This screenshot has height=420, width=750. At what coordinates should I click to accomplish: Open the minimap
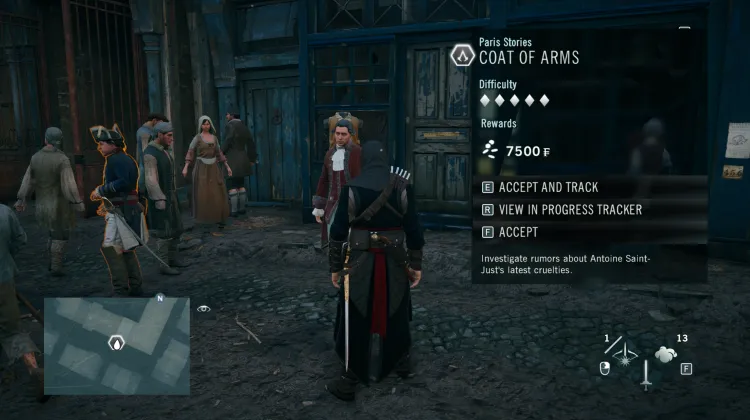pyautogui.click(x=116, y=344)
